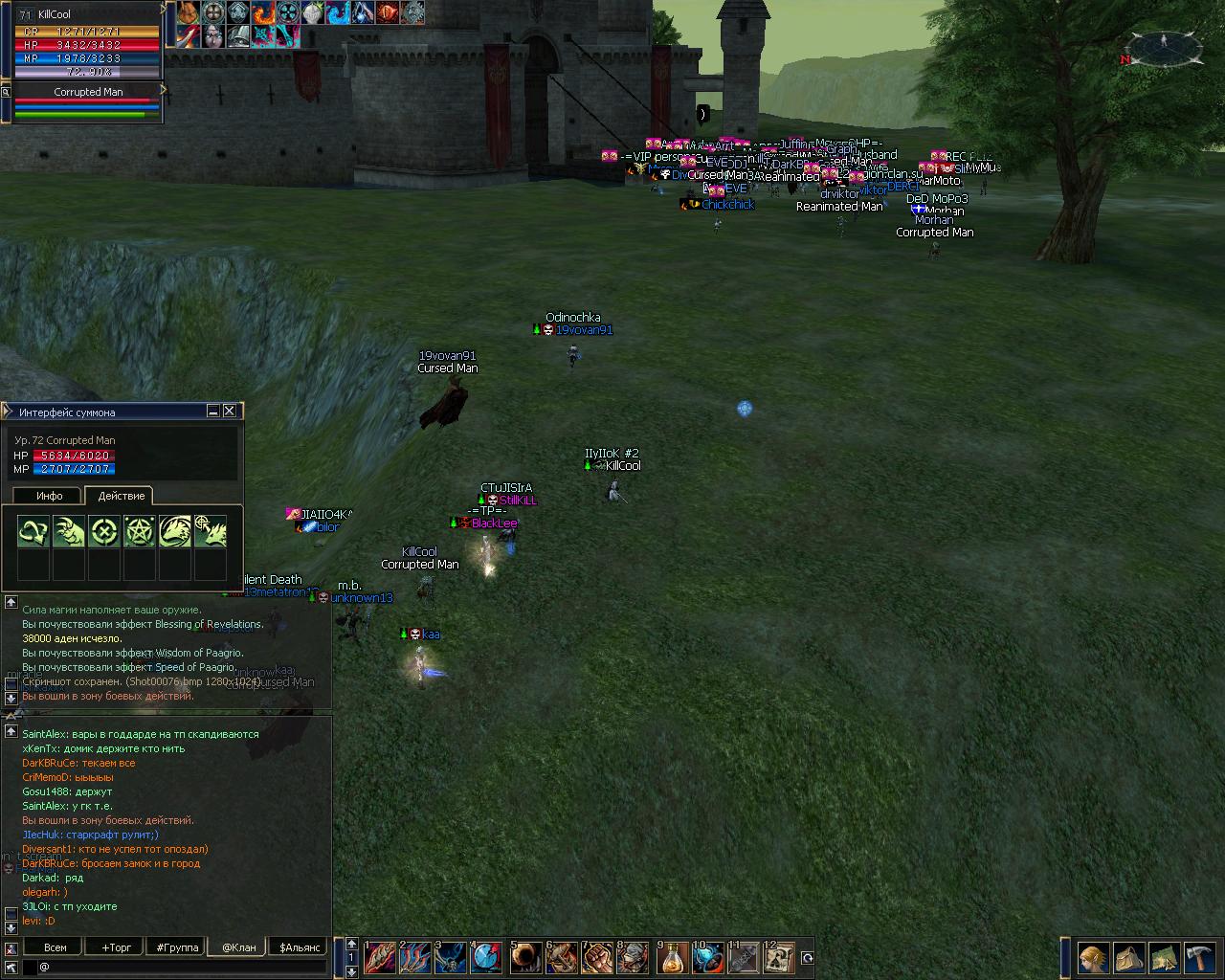Use the crosshair stop action icon
This screenshot has height=980, width=1225.
pyautogui.click(x=104, y=532)
